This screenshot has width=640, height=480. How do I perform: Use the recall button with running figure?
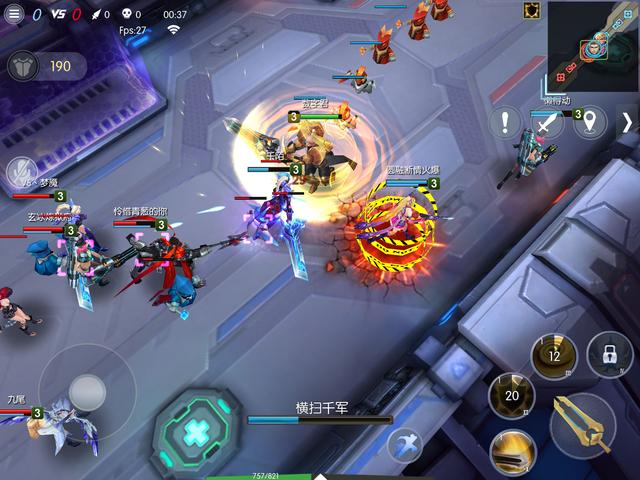coord(405,442)
